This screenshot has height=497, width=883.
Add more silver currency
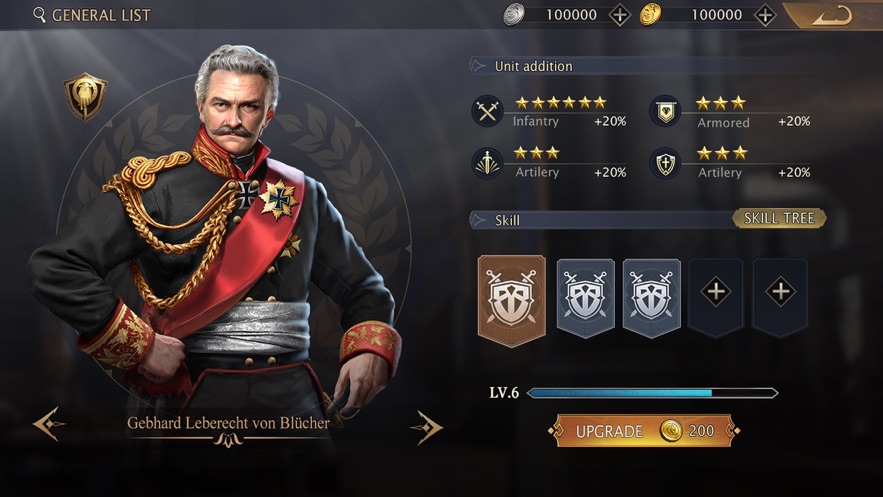point(620,15)
